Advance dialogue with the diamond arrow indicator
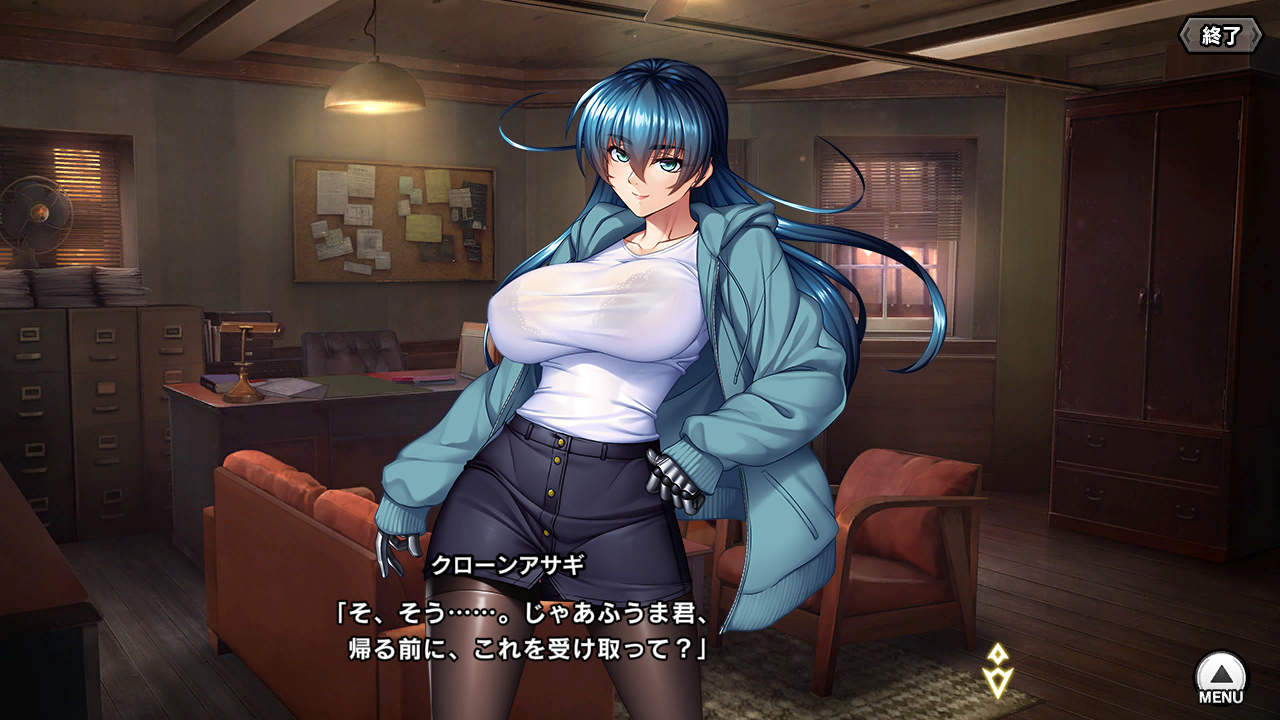The image size is (1280, 720). coord(997,671)
